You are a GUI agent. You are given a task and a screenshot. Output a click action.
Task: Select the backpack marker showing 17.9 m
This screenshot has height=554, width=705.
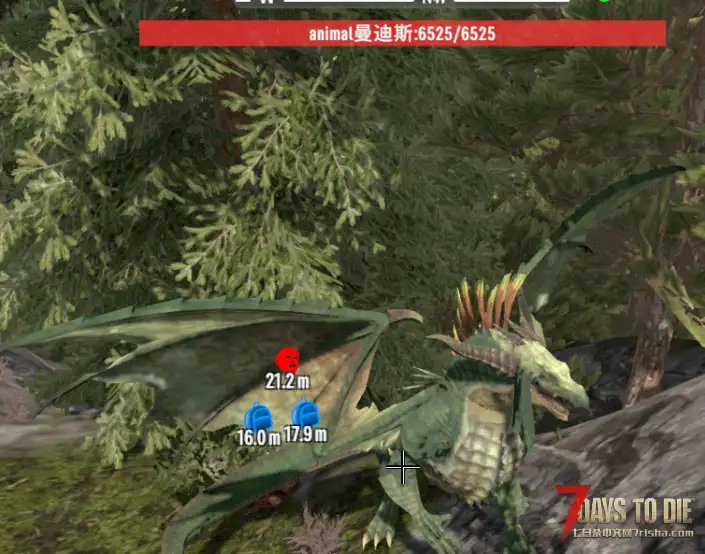point(305,413)
